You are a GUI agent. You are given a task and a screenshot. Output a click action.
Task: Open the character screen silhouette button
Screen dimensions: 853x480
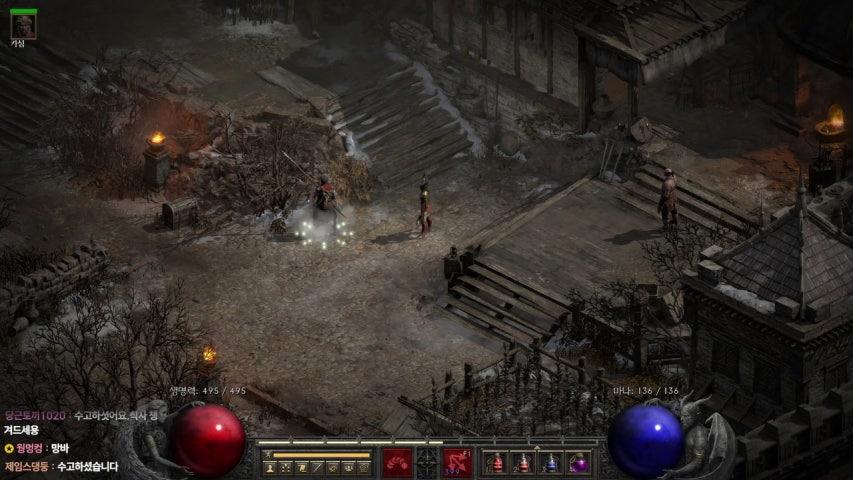click(271, 467)
